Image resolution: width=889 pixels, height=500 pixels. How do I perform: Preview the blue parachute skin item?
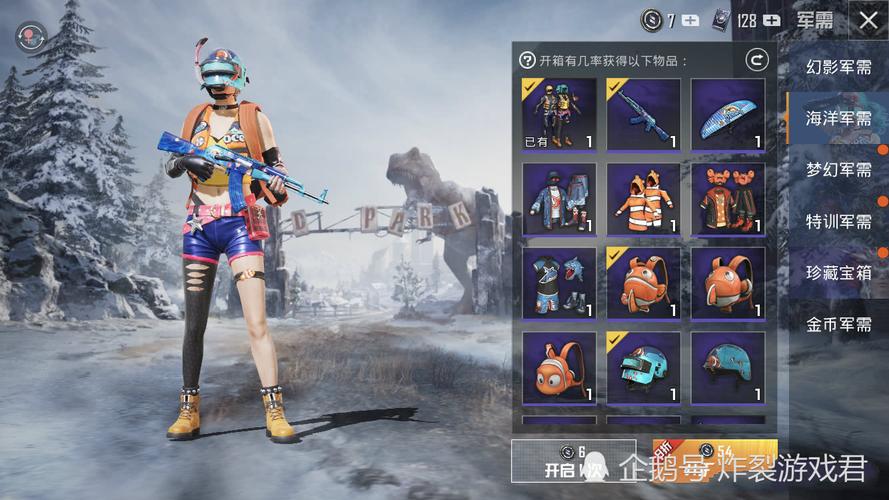tap(728, 114)
